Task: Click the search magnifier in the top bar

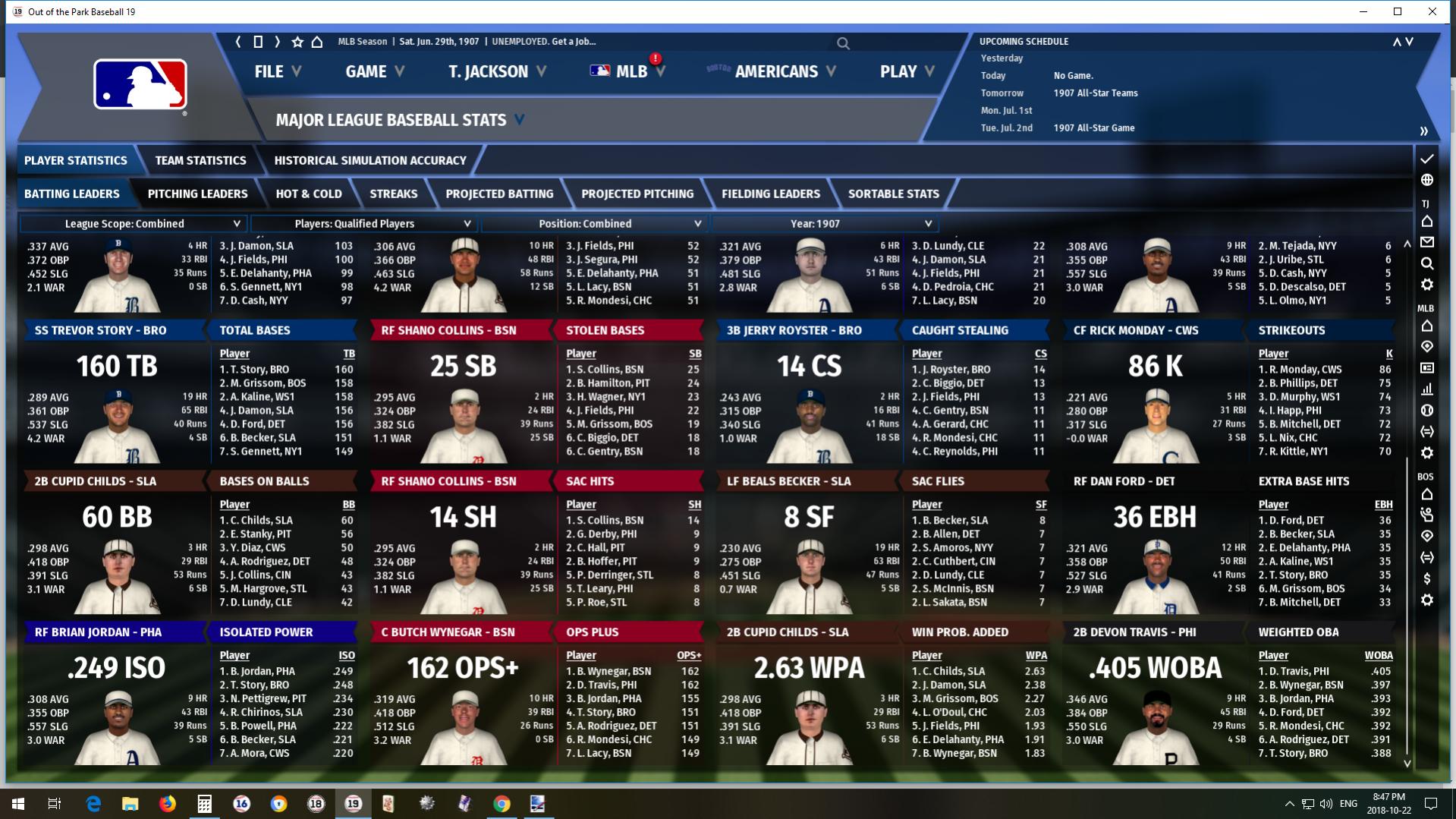Action: click(x=843, y=43)
